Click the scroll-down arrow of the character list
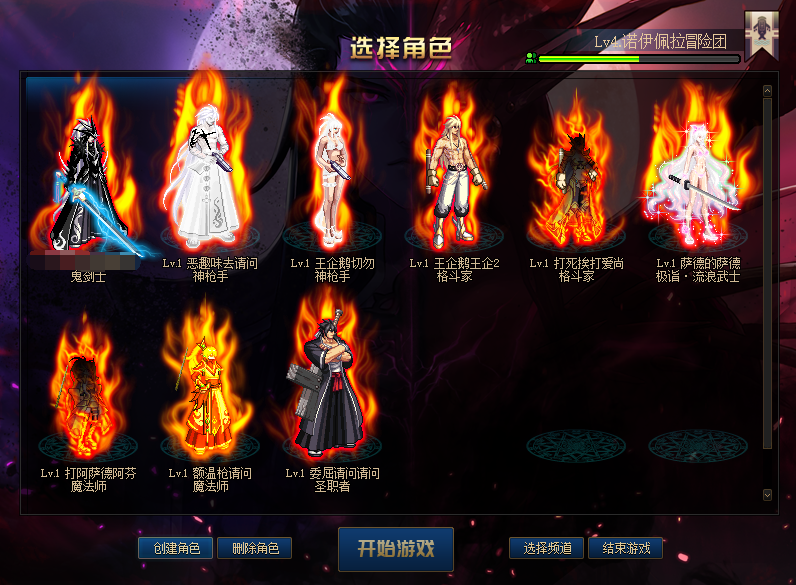The height and width of the screenshot is (585, 796). pyautogui.click(x=767, y=494)
